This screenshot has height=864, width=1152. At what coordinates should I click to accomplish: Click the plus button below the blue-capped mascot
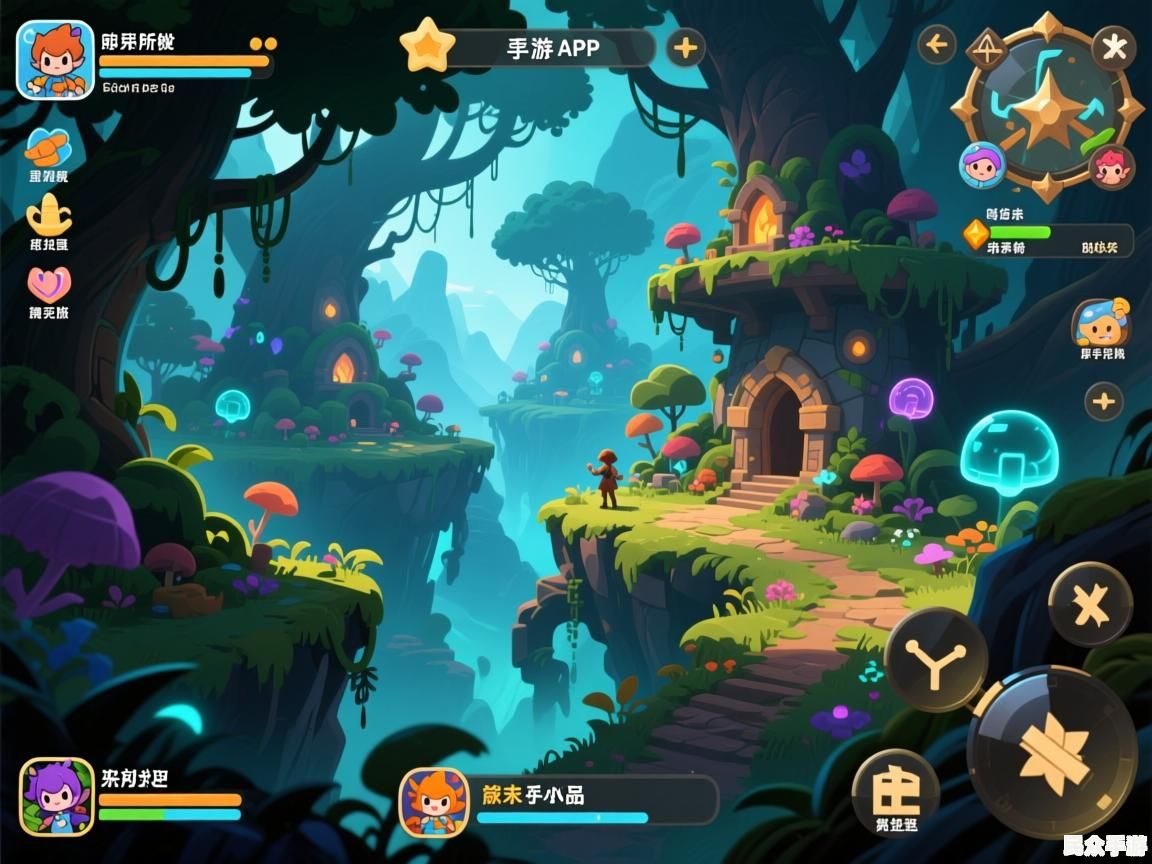click(1103, 402)
